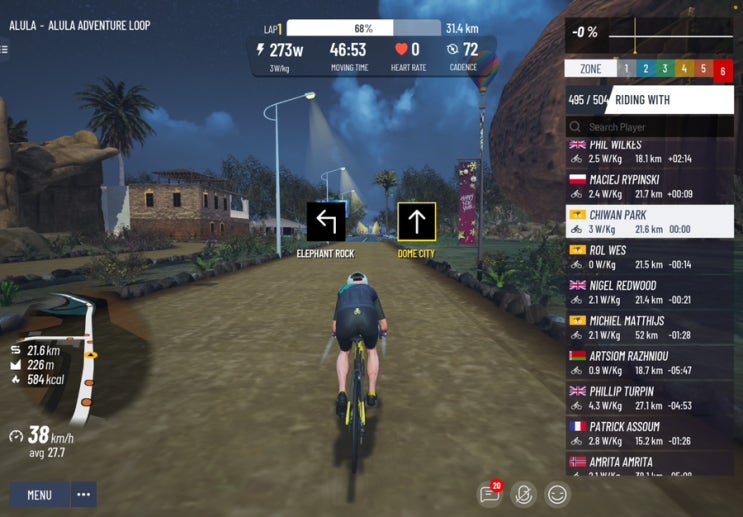
Task: Open chat messages with 20 notifications
Action: pos(489,493)
